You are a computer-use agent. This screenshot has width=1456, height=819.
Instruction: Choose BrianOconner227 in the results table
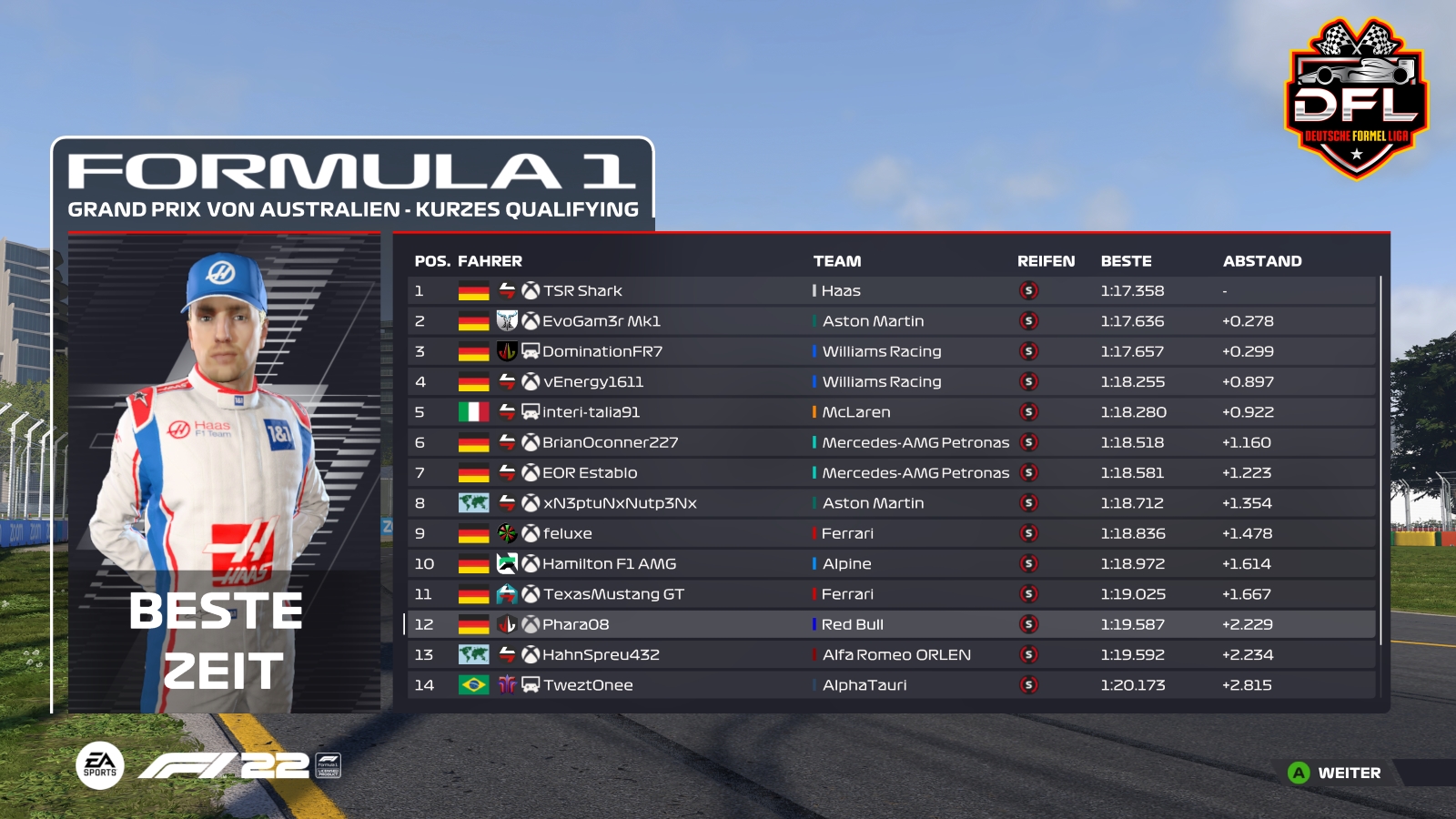610,442
